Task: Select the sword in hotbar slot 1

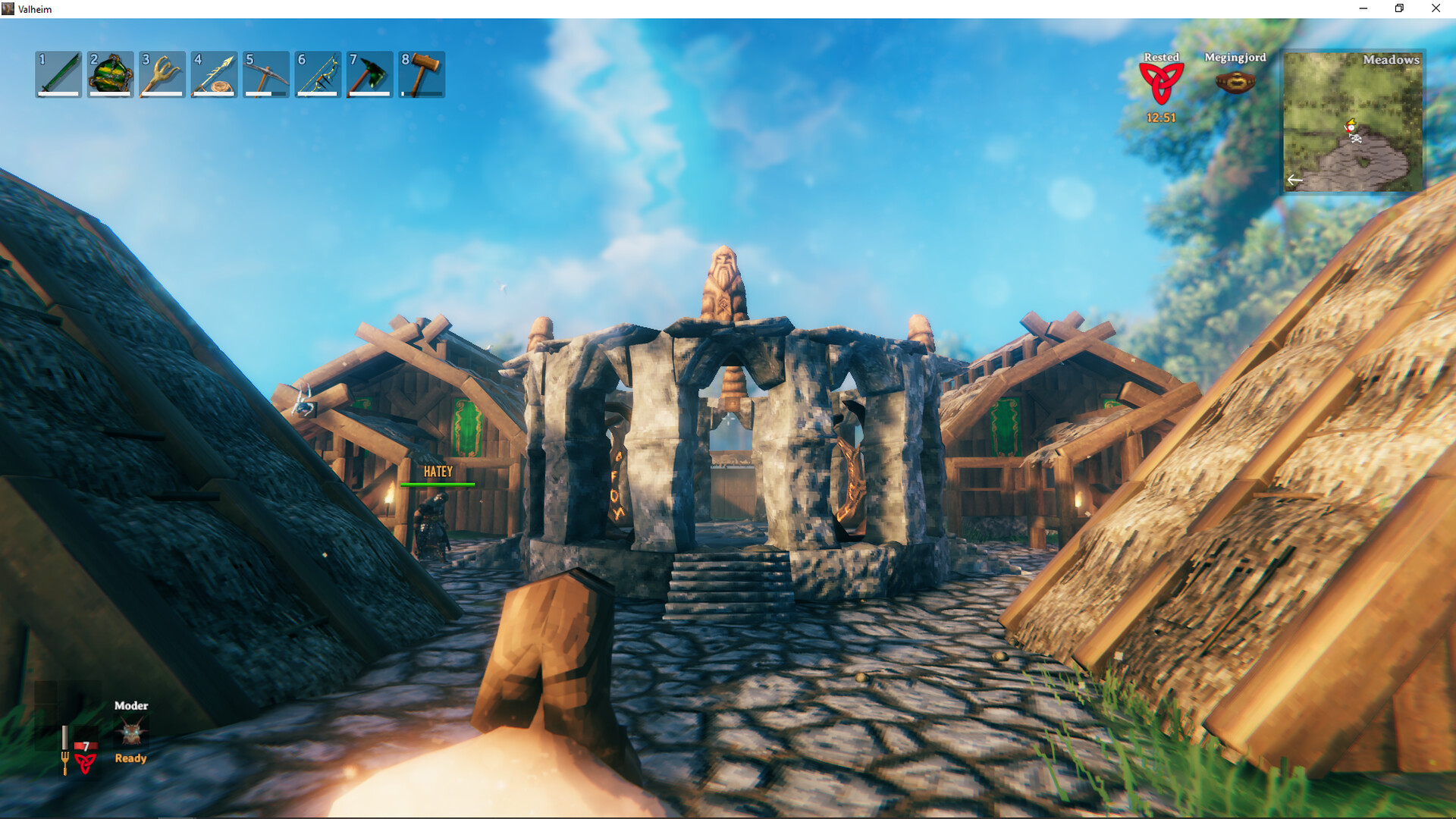Action: coord(58,74)
